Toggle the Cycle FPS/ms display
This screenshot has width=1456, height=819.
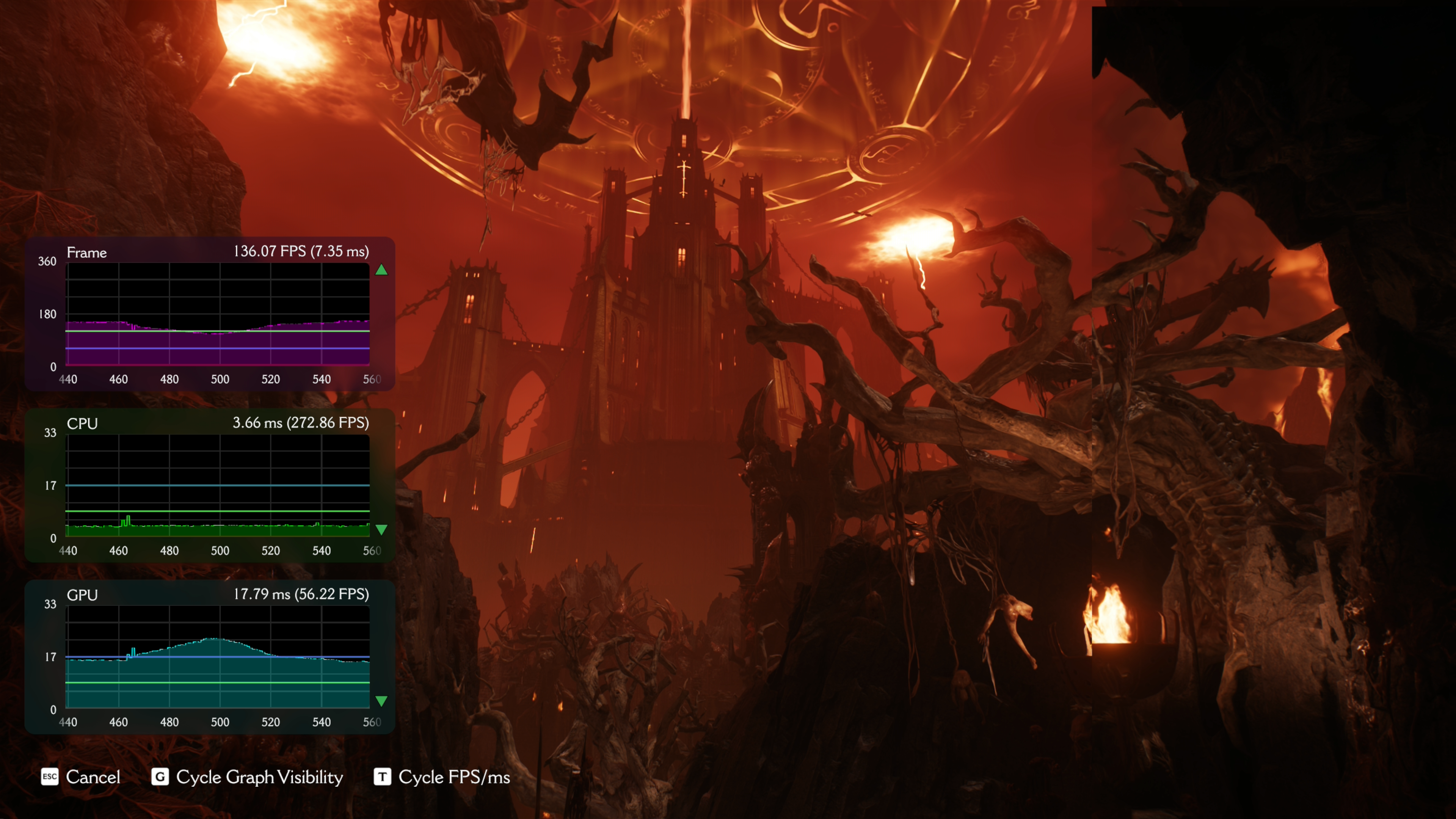pyautogui.click(x=442, y=777)
